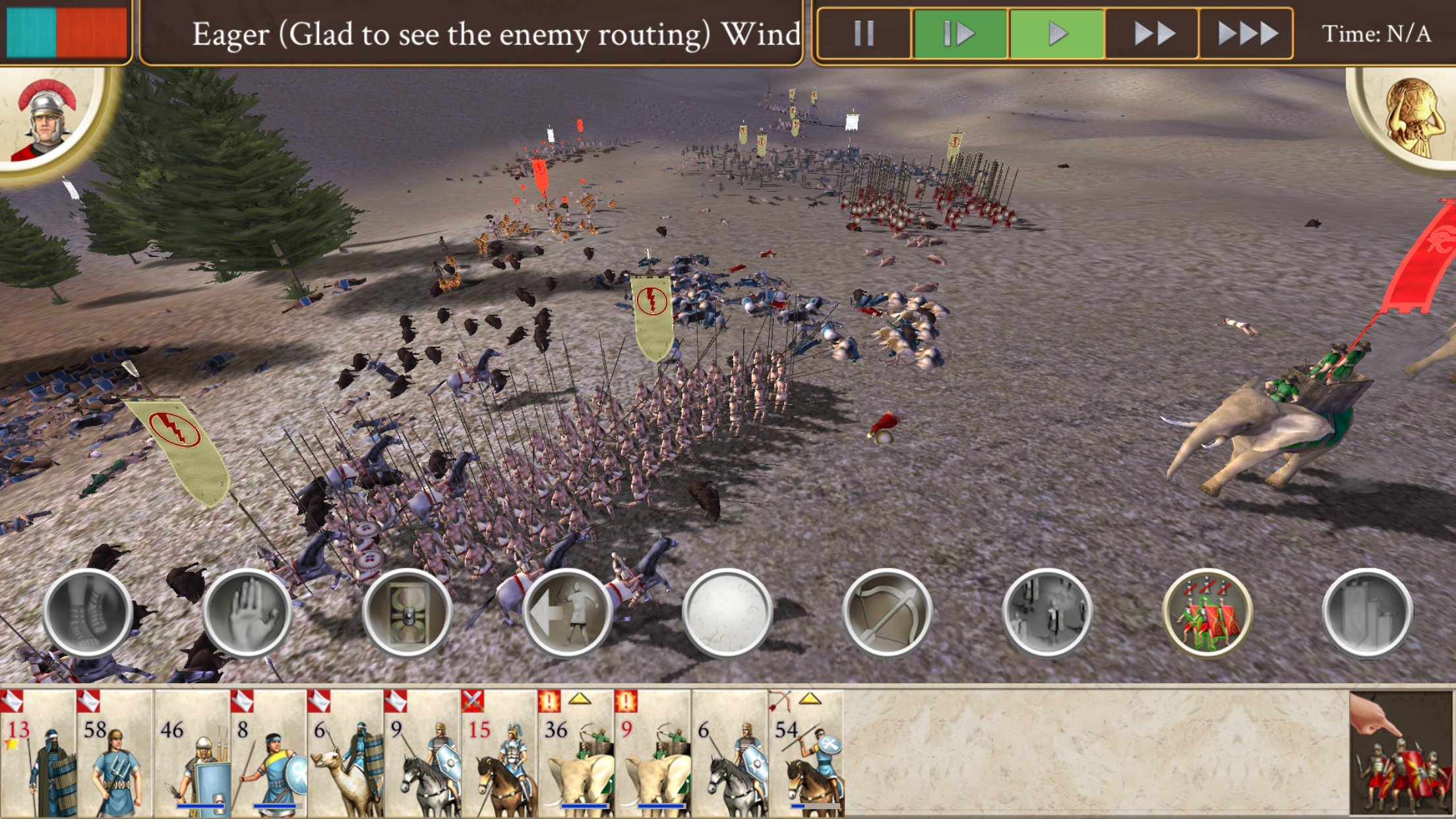Switch to triple fast-forward speed

click(x=1246, y=33)
